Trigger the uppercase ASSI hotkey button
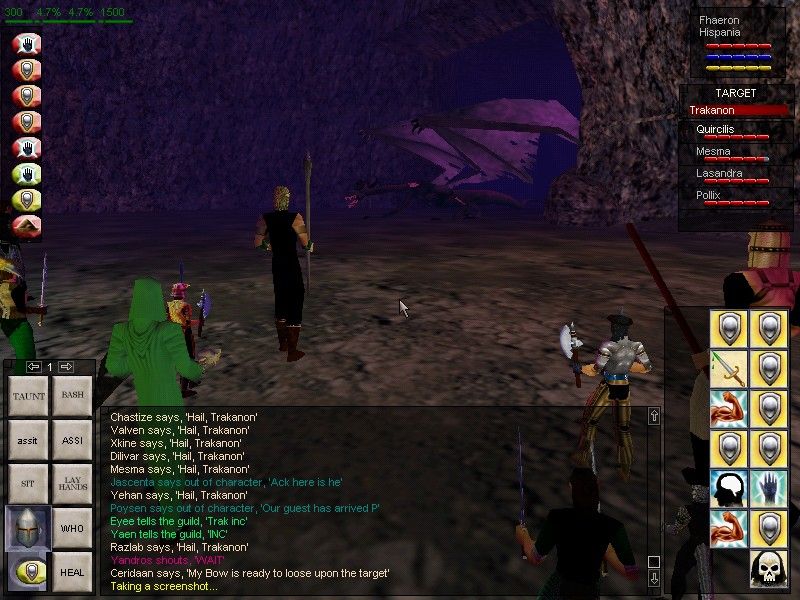 pos(72,440)
